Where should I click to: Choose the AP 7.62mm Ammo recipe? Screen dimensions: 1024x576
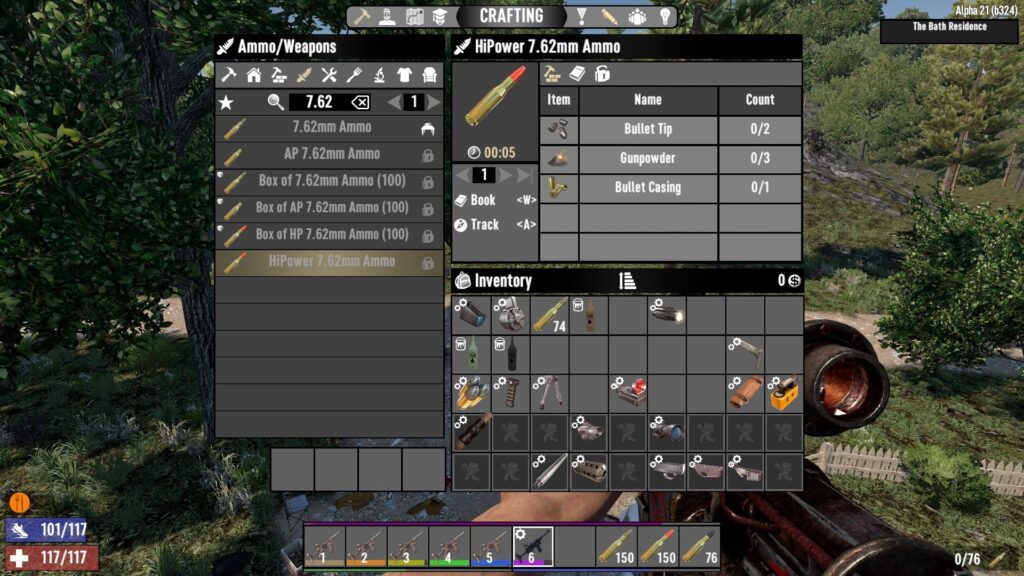tap(331, 155)
